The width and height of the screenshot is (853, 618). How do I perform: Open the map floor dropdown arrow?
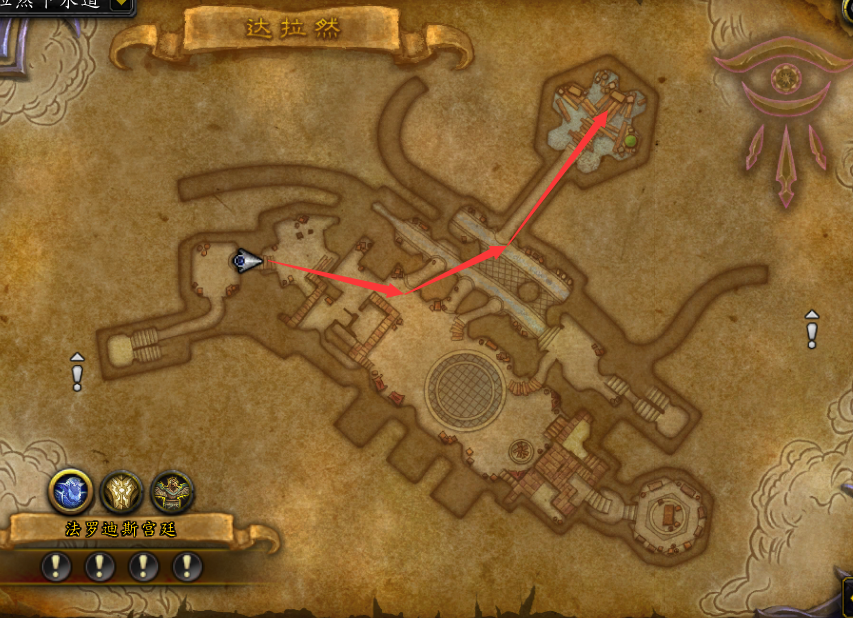coord(121,4)
